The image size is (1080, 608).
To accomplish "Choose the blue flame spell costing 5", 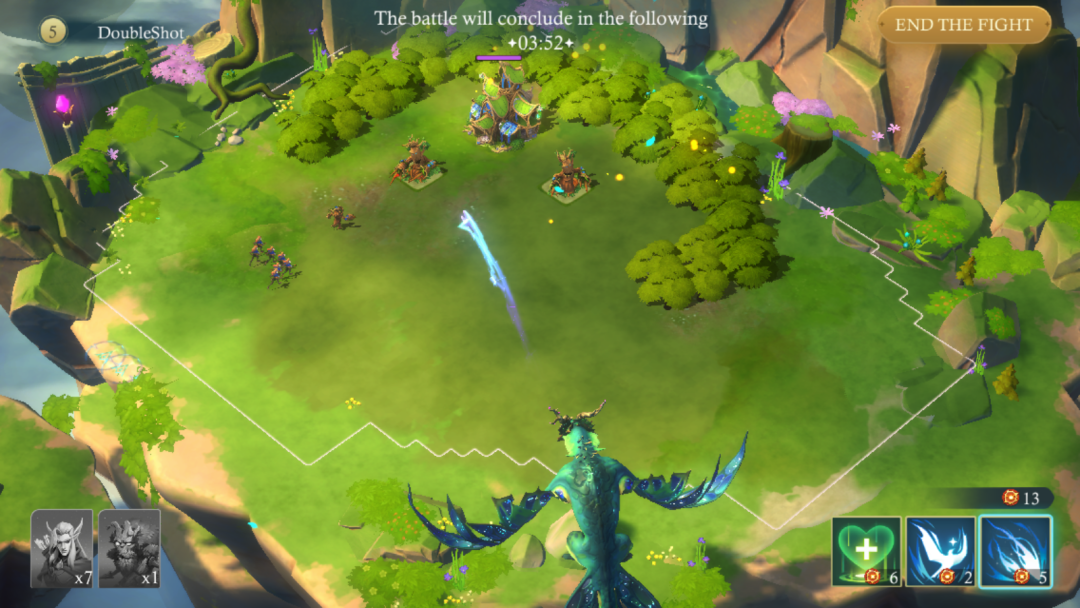I will click(x=1015, y=551).
